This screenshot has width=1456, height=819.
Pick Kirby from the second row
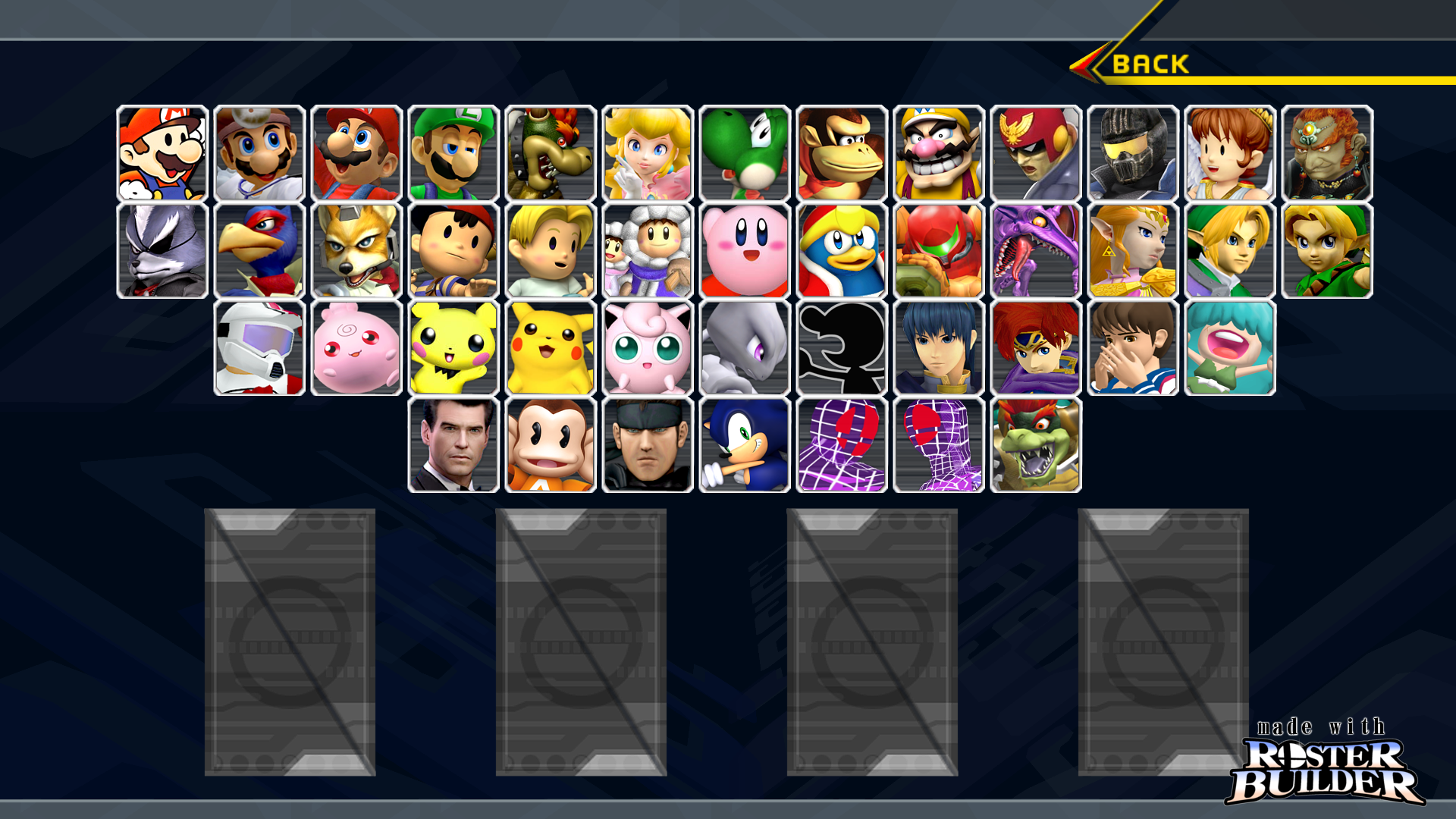coord(743,249)
